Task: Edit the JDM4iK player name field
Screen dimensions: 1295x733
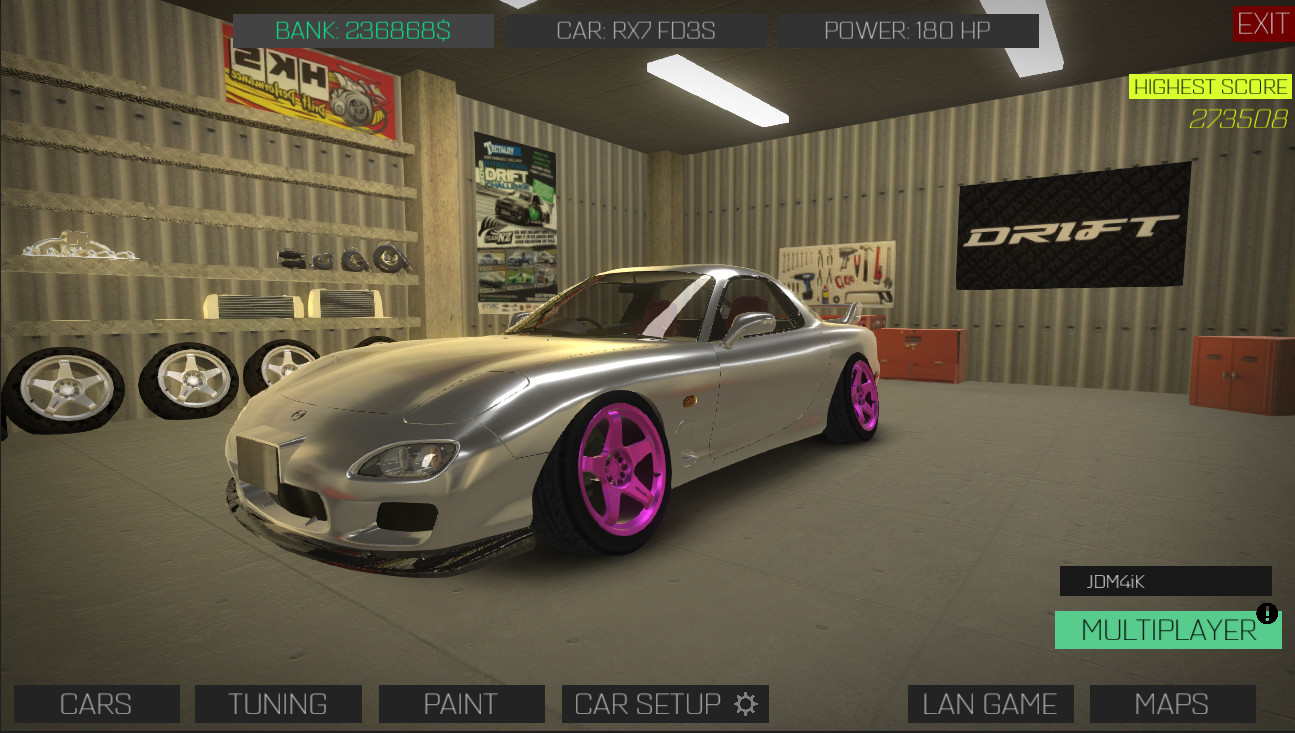Action: tap(1165, 581)
